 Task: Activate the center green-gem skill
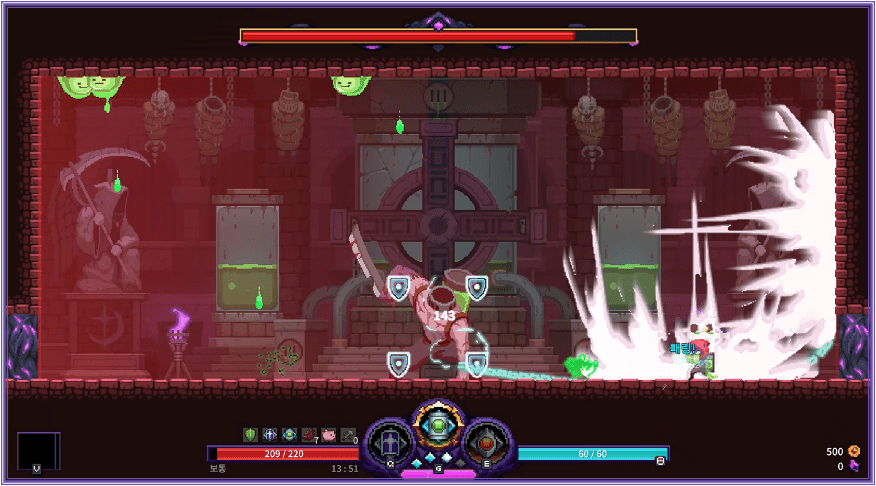click(437, 428)
